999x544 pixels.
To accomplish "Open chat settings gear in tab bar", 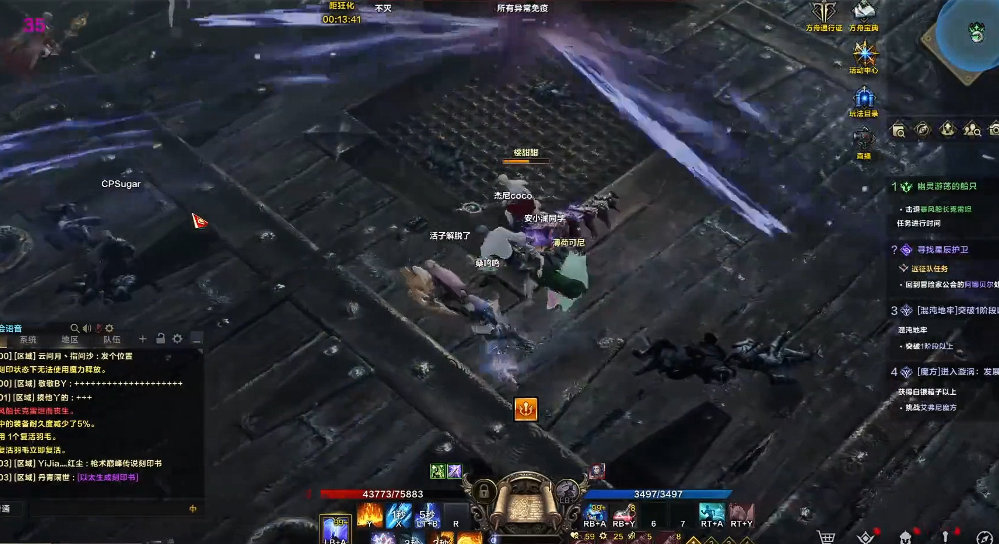I will coord(177,339).
